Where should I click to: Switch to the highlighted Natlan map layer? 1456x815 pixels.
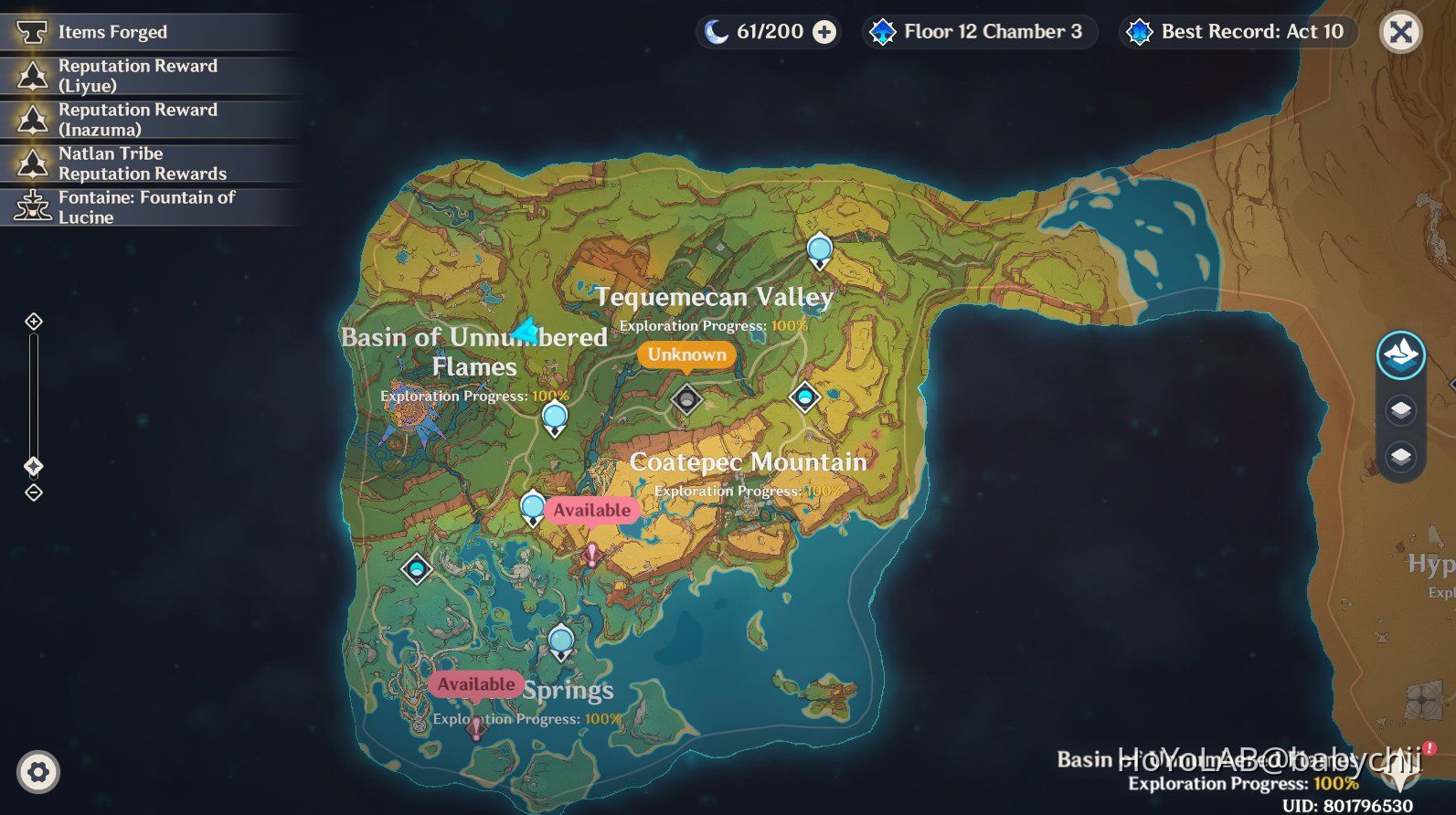1401,356
